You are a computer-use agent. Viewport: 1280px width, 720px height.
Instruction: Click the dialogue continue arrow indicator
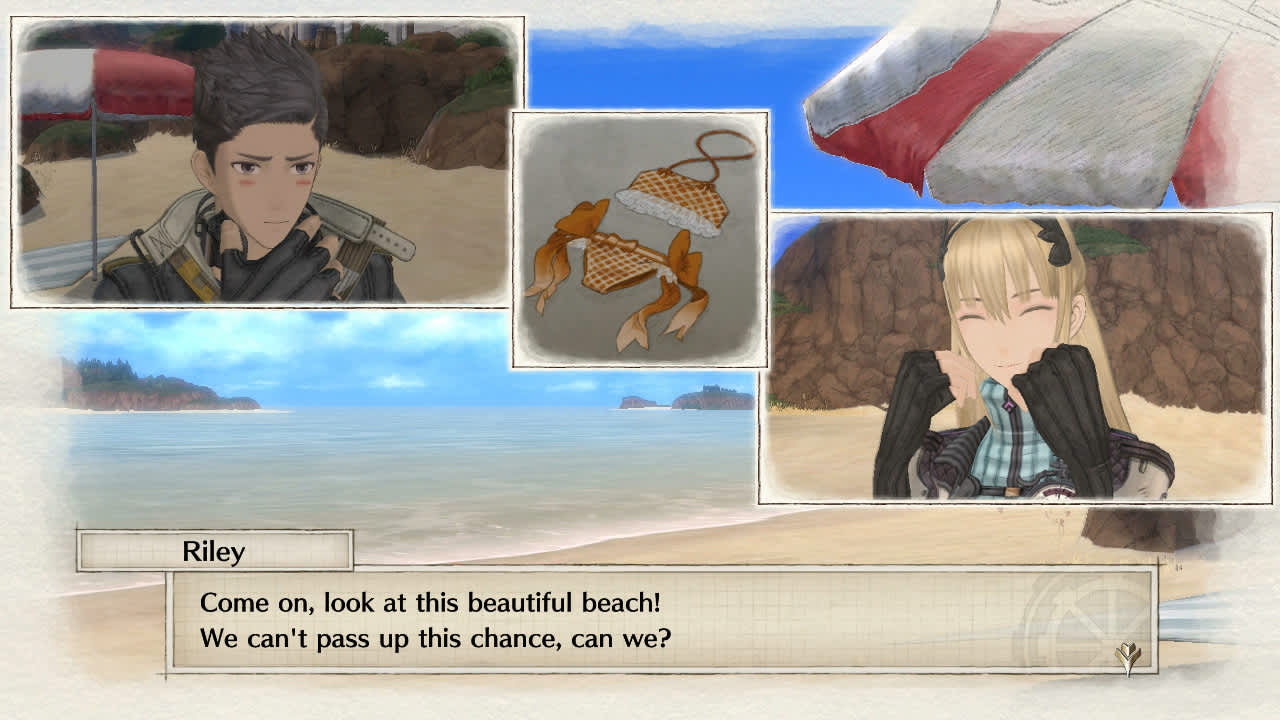pos(1128,657)
